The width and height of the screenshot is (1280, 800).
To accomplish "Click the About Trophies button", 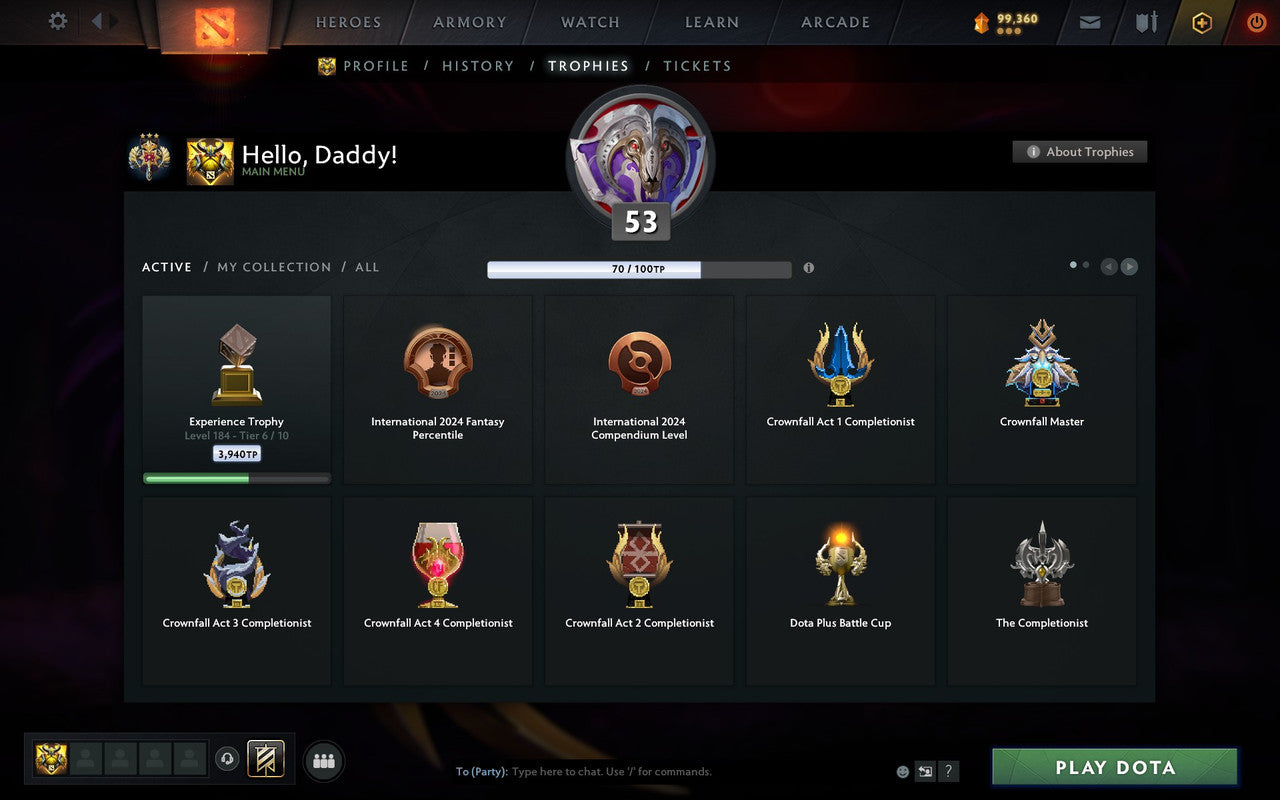I will pyautogui.click(x=1080, y=152).
